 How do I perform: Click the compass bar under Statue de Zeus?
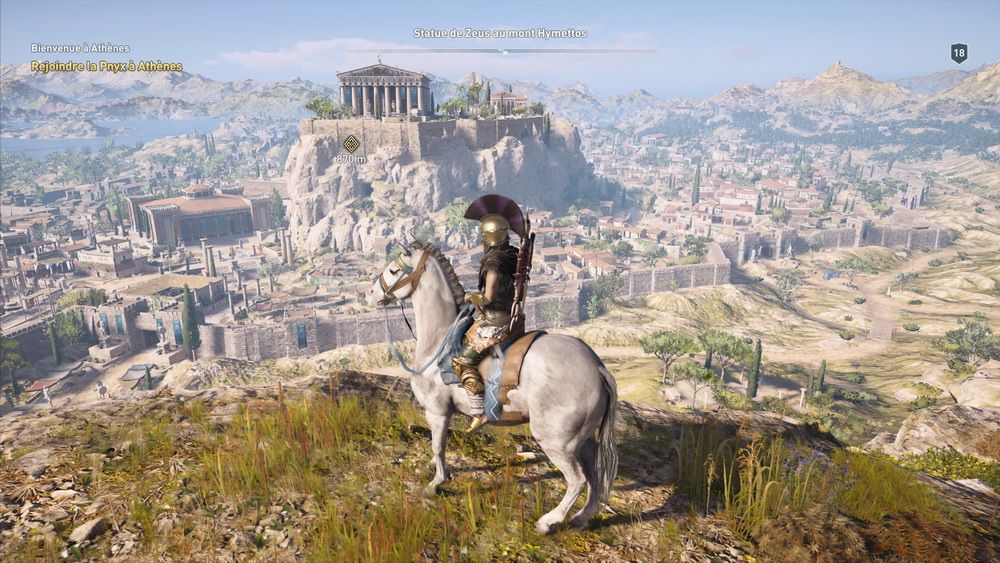coord(500,50)
